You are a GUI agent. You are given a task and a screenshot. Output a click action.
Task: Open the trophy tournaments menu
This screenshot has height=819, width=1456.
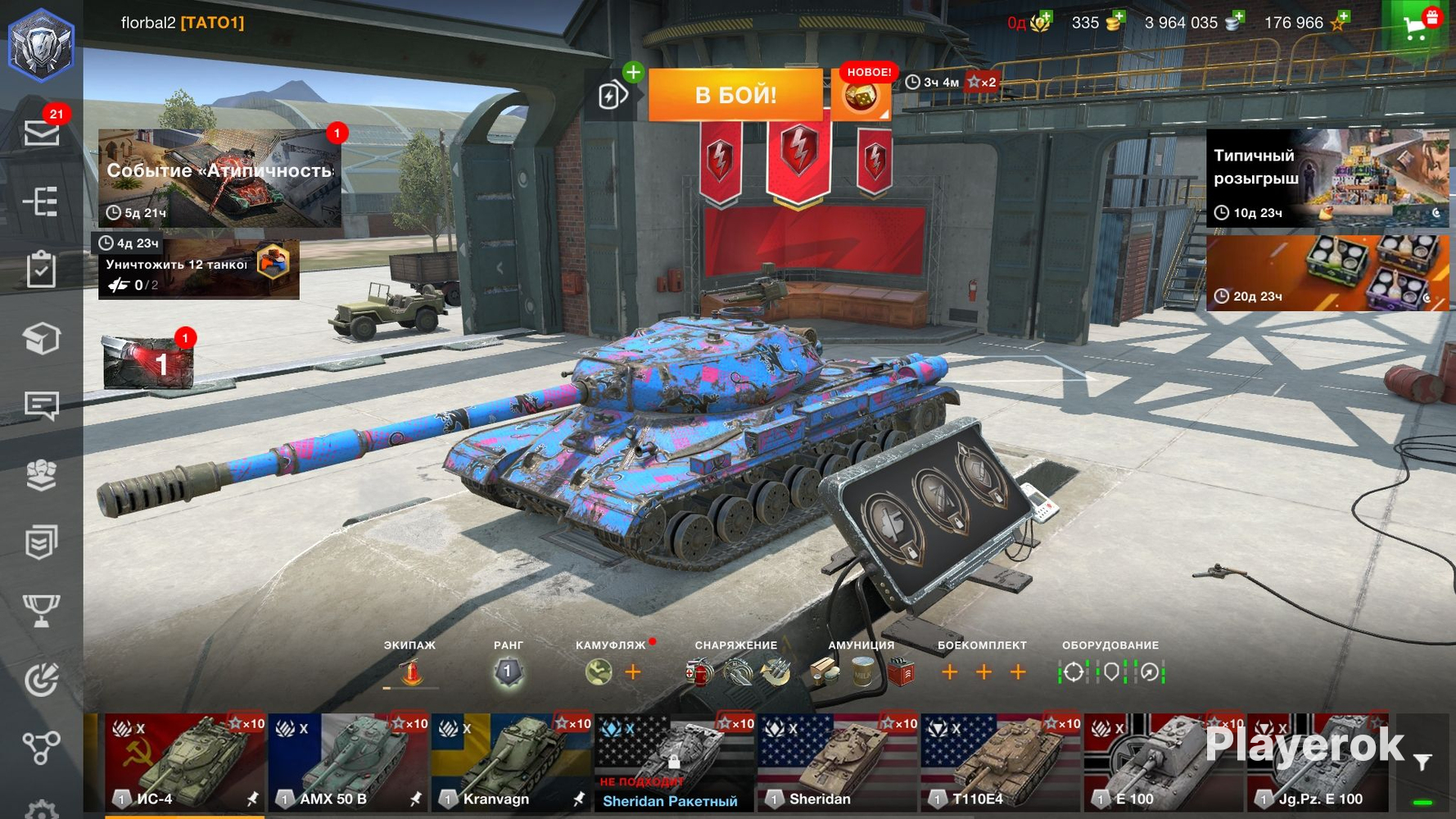point(41,610)
